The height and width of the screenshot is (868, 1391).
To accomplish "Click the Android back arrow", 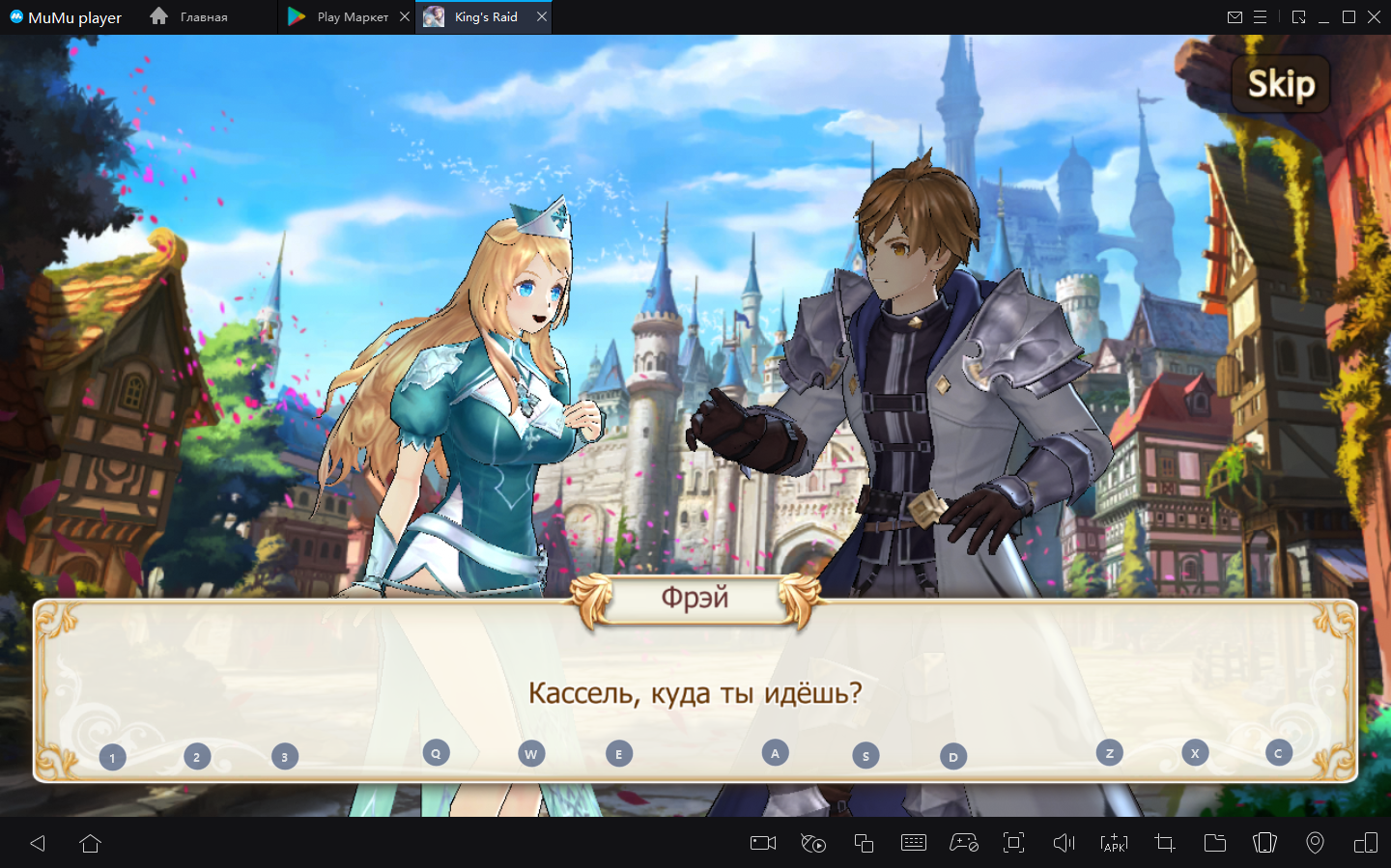I will (38, 843).
